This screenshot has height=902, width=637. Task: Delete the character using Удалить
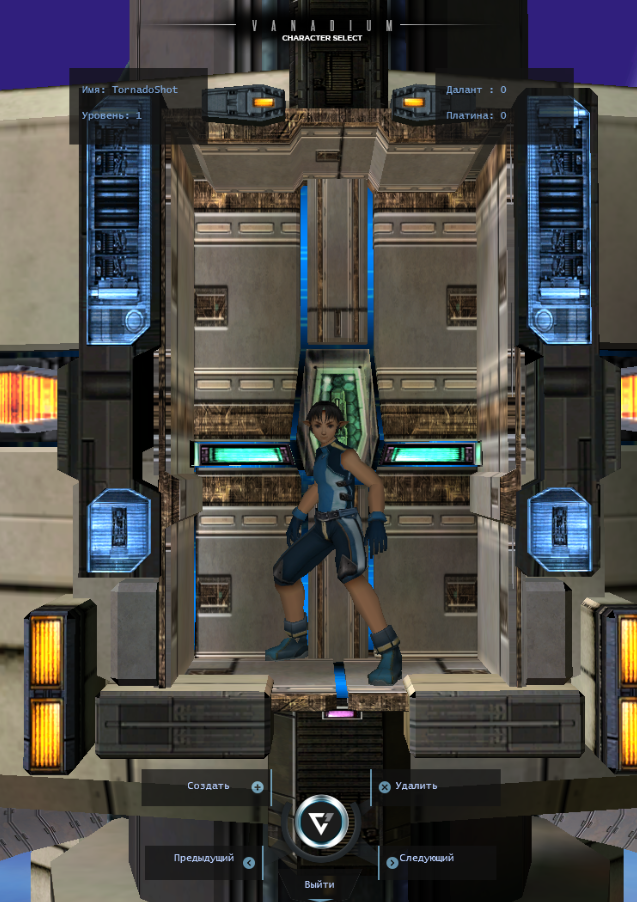[x=415, y=786]
